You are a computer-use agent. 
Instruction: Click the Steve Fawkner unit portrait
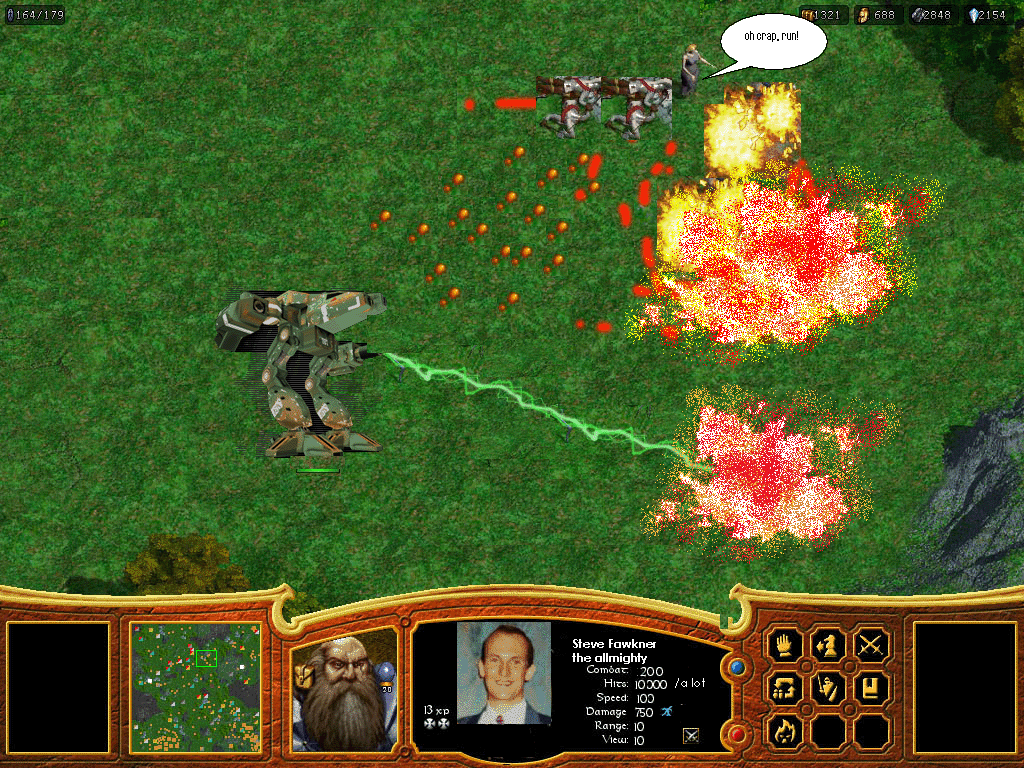[x=504, y=673]
